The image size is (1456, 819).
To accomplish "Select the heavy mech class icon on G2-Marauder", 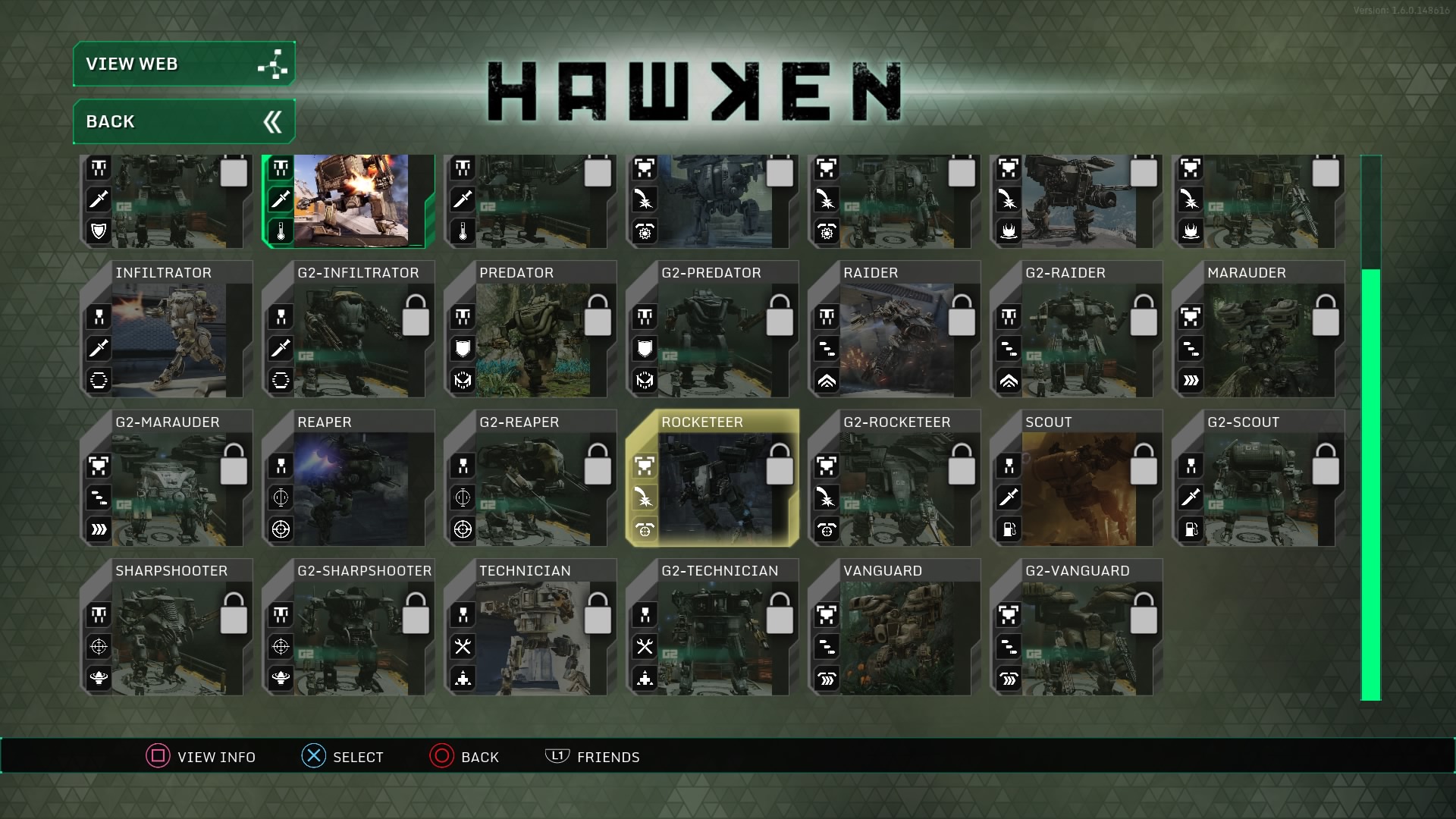I will click(x=98, y=466).
